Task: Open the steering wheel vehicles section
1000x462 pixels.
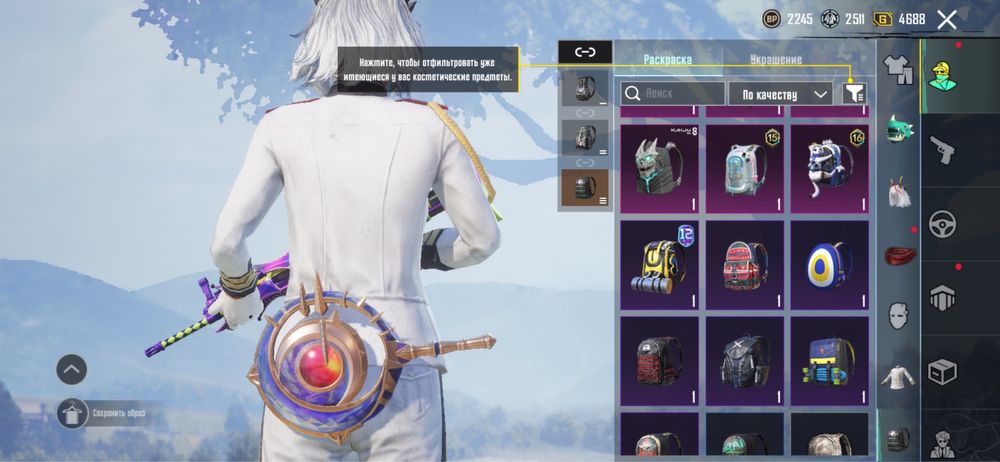Action: coord(944,223)
